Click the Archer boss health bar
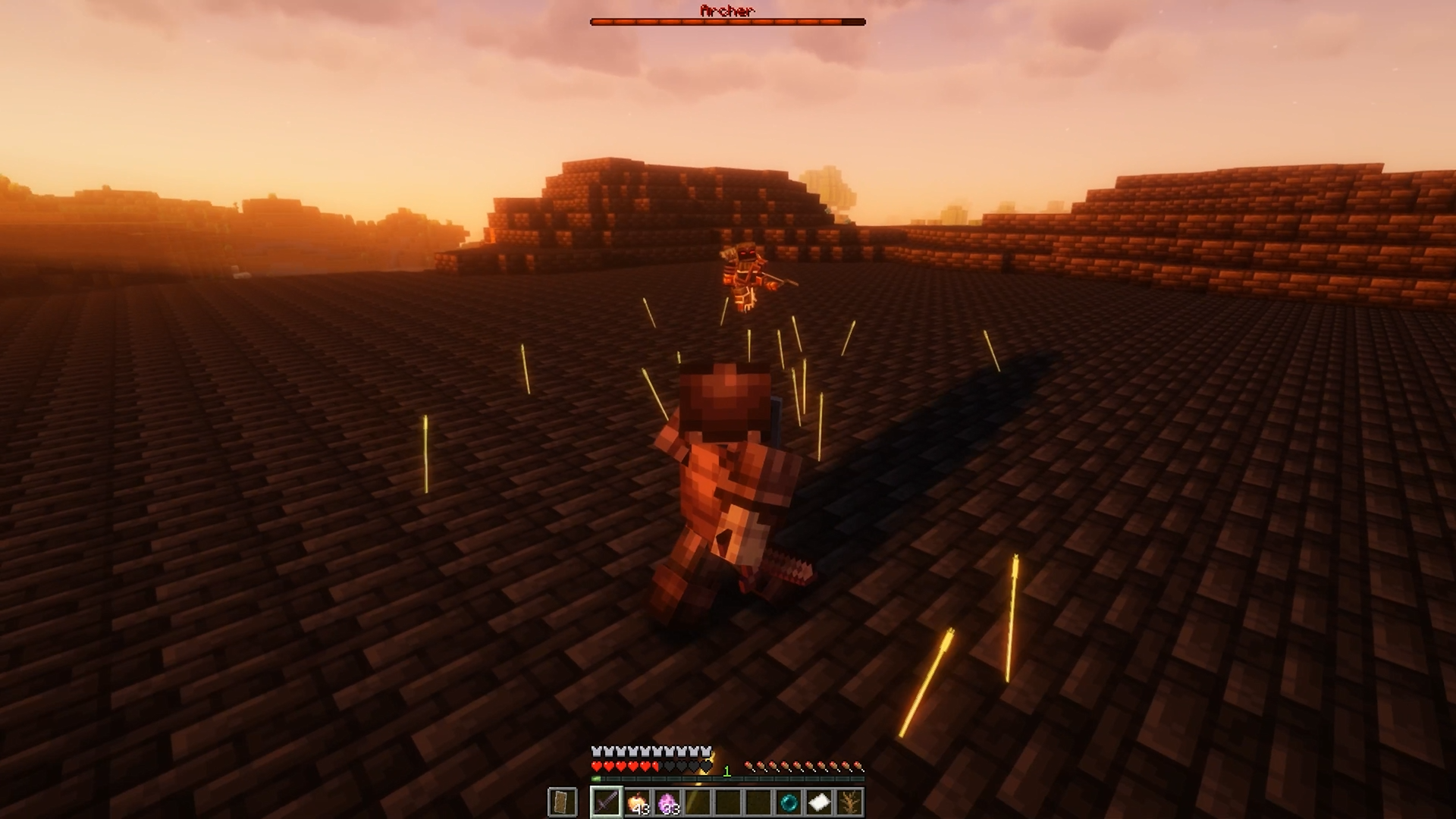The height and width of the screenshot is (819, 1456). (728, 20)
